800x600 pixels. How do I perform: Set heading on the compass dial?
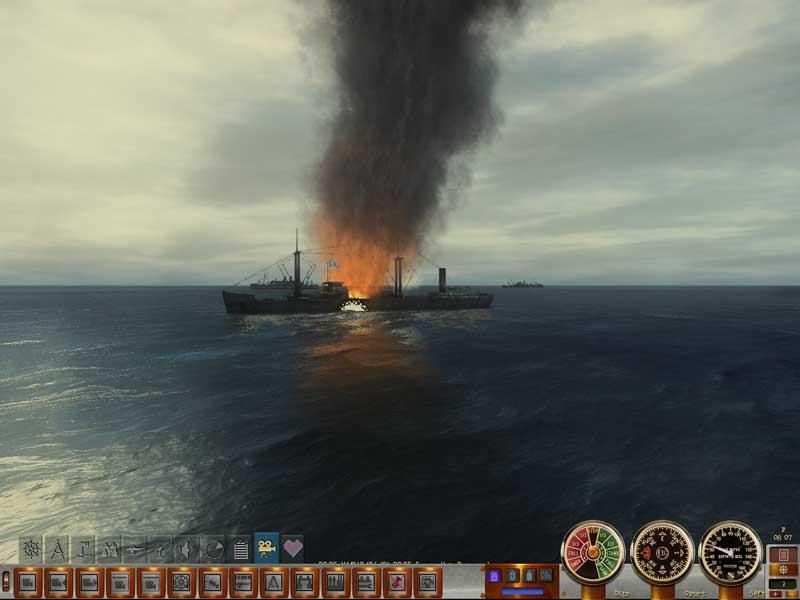tap(662, 552)
